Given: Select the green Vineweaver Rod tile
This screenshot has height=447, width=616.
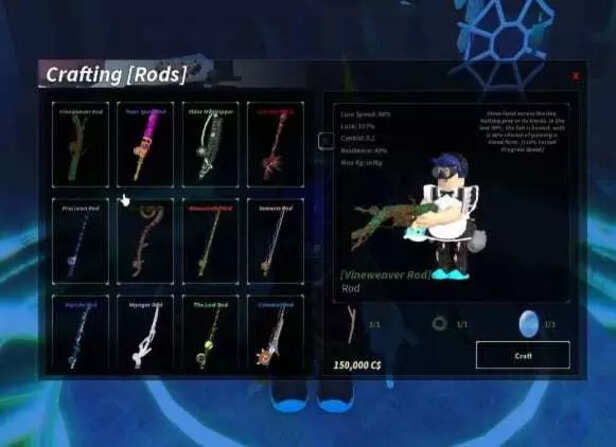Looking at the screenshot, I should 79,144.
